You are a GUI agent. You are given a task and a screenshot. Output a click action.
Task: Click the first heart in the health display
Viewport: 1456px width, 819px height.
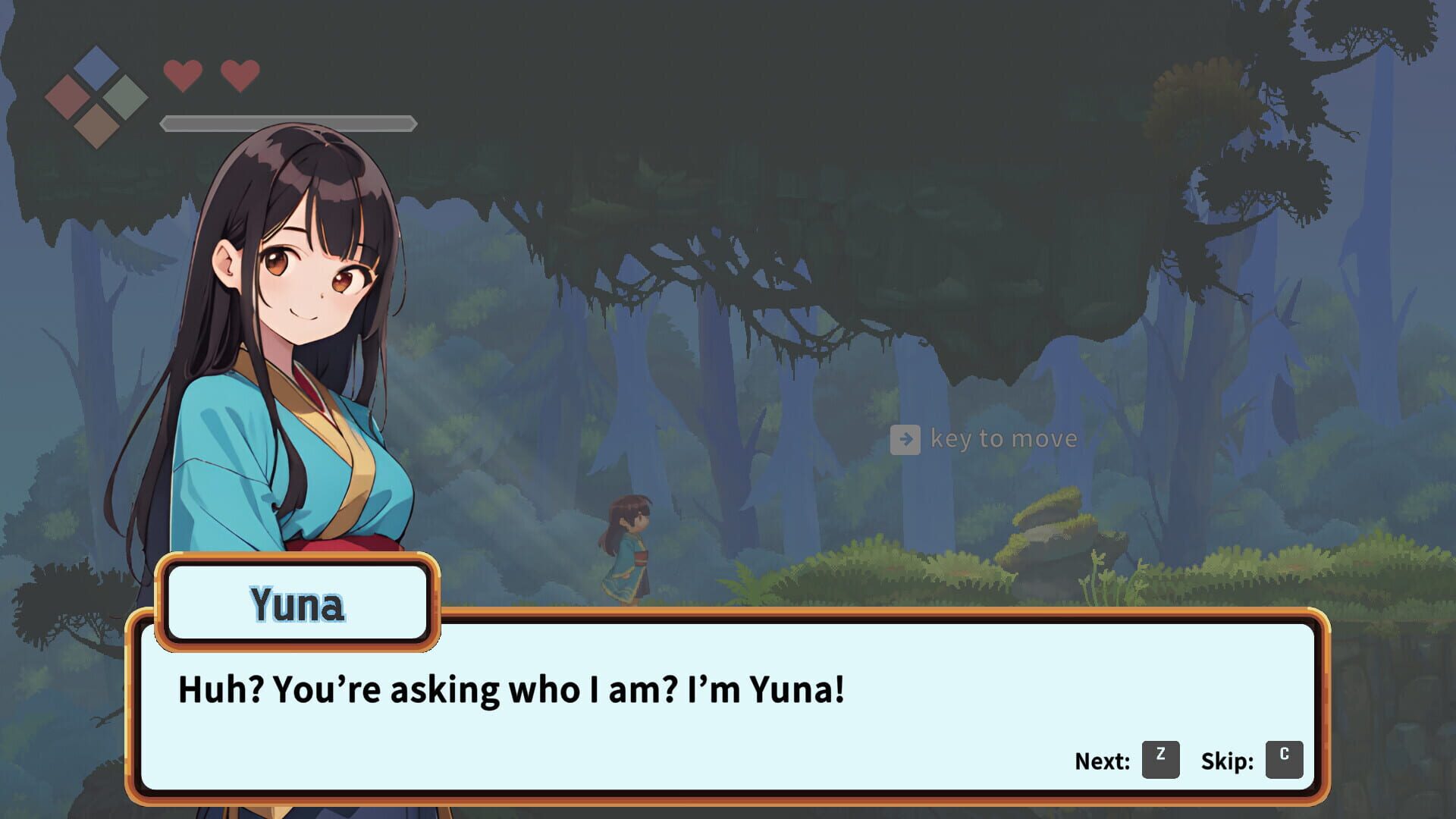tap(182, 74)
